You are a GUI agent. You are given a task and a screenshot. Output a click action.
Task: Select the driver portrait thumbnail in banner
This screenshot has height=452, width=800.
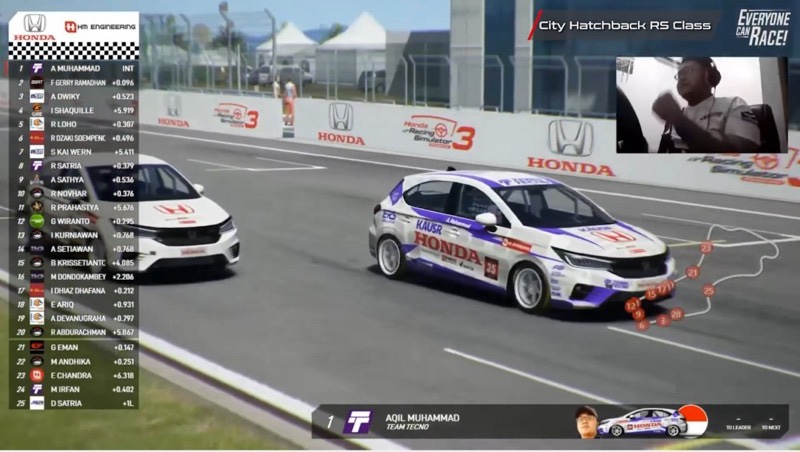[587, 421]
